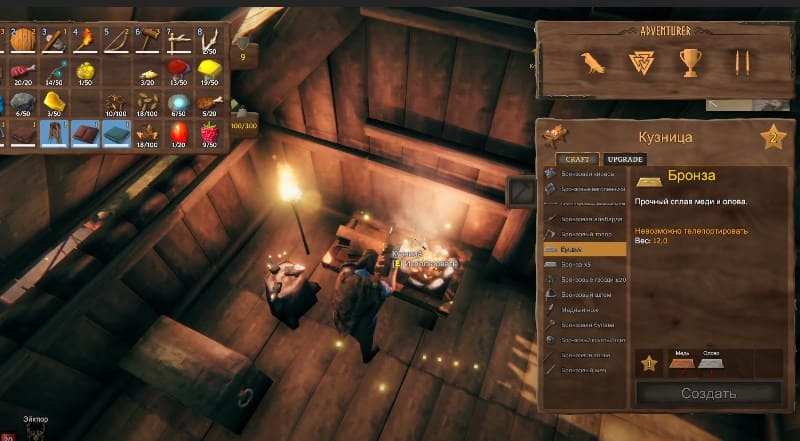
Task: Select the raw meat stack
Action: [x=21, y=72]
